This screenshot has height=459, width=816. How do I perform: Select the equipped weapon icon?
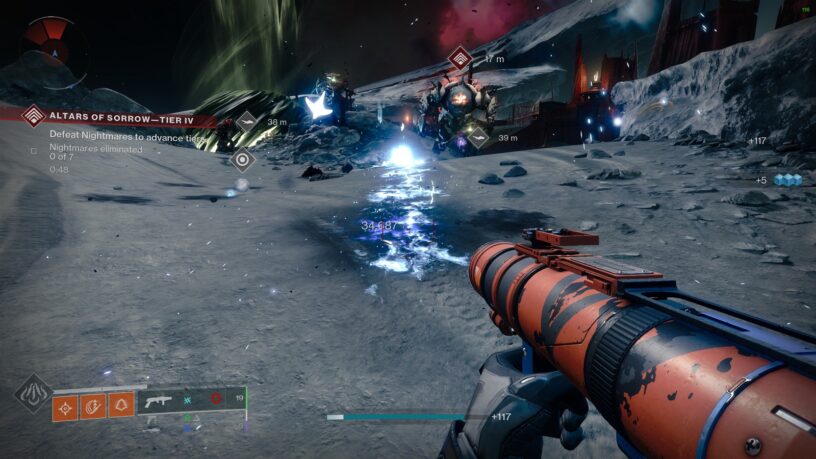coord(159,400)
